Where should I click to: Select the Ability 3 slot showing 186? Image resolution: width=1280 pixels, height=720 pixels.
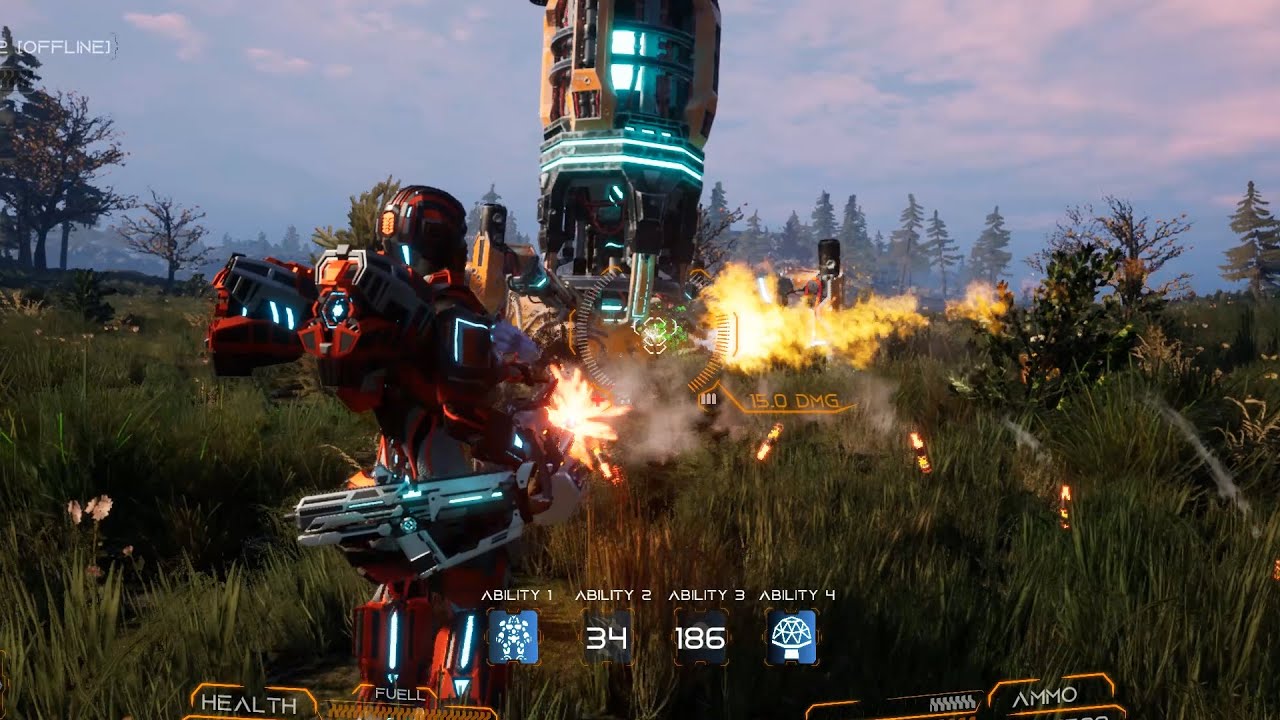(x=700, y=637)
